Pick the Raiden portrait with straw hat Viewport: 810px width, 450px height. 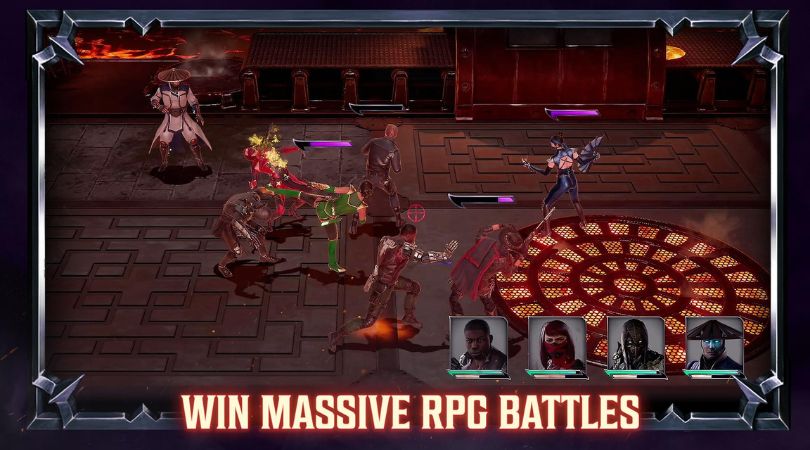pyautogui.click(x=713, y=343)
